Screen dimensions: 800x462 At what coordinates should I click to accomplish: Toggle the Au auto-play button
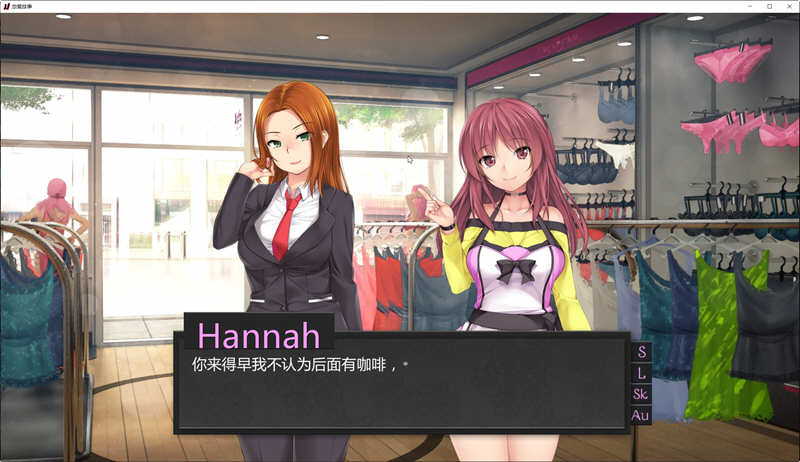tap(641, 415)
